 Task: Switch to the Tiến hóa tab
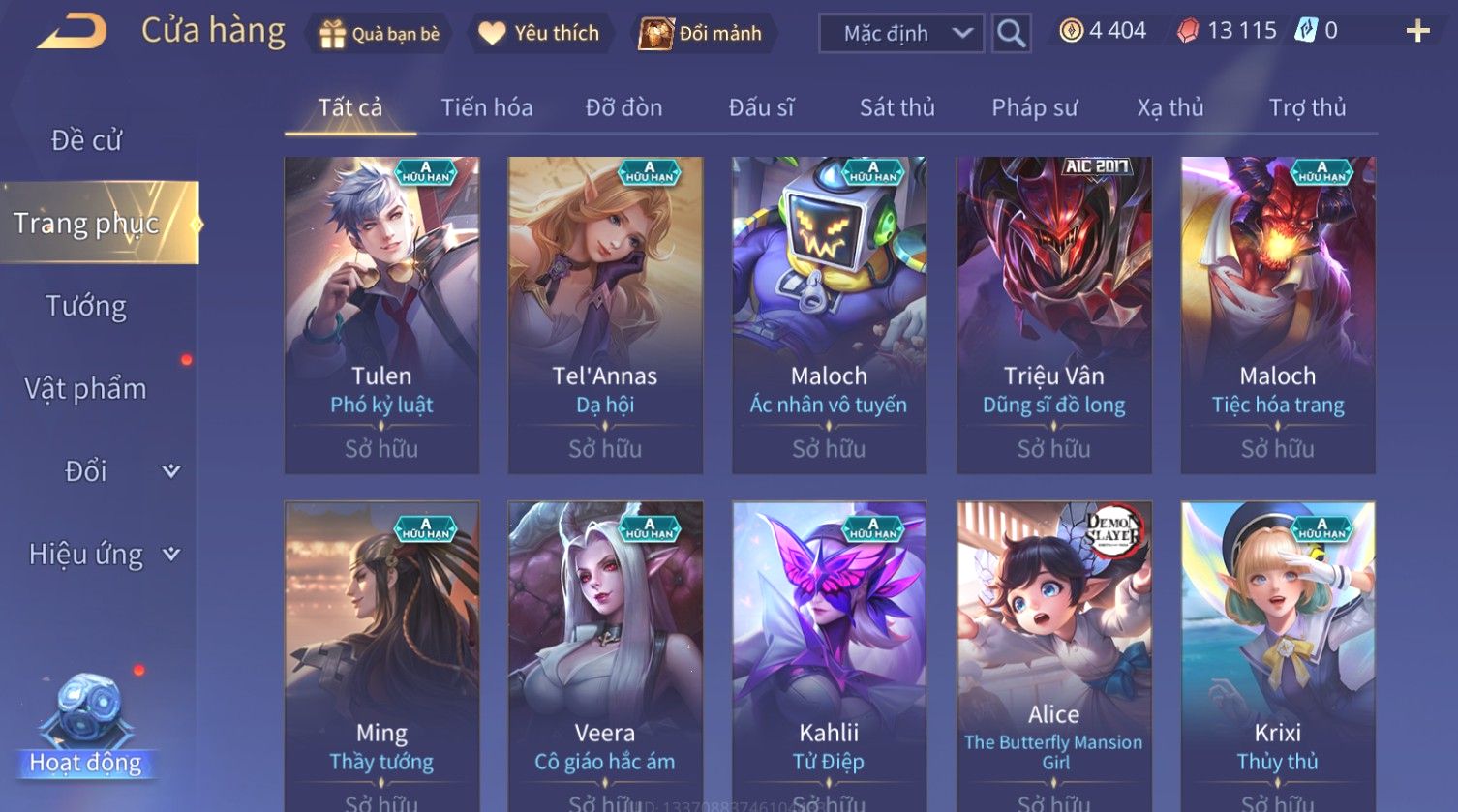(486, 107)
